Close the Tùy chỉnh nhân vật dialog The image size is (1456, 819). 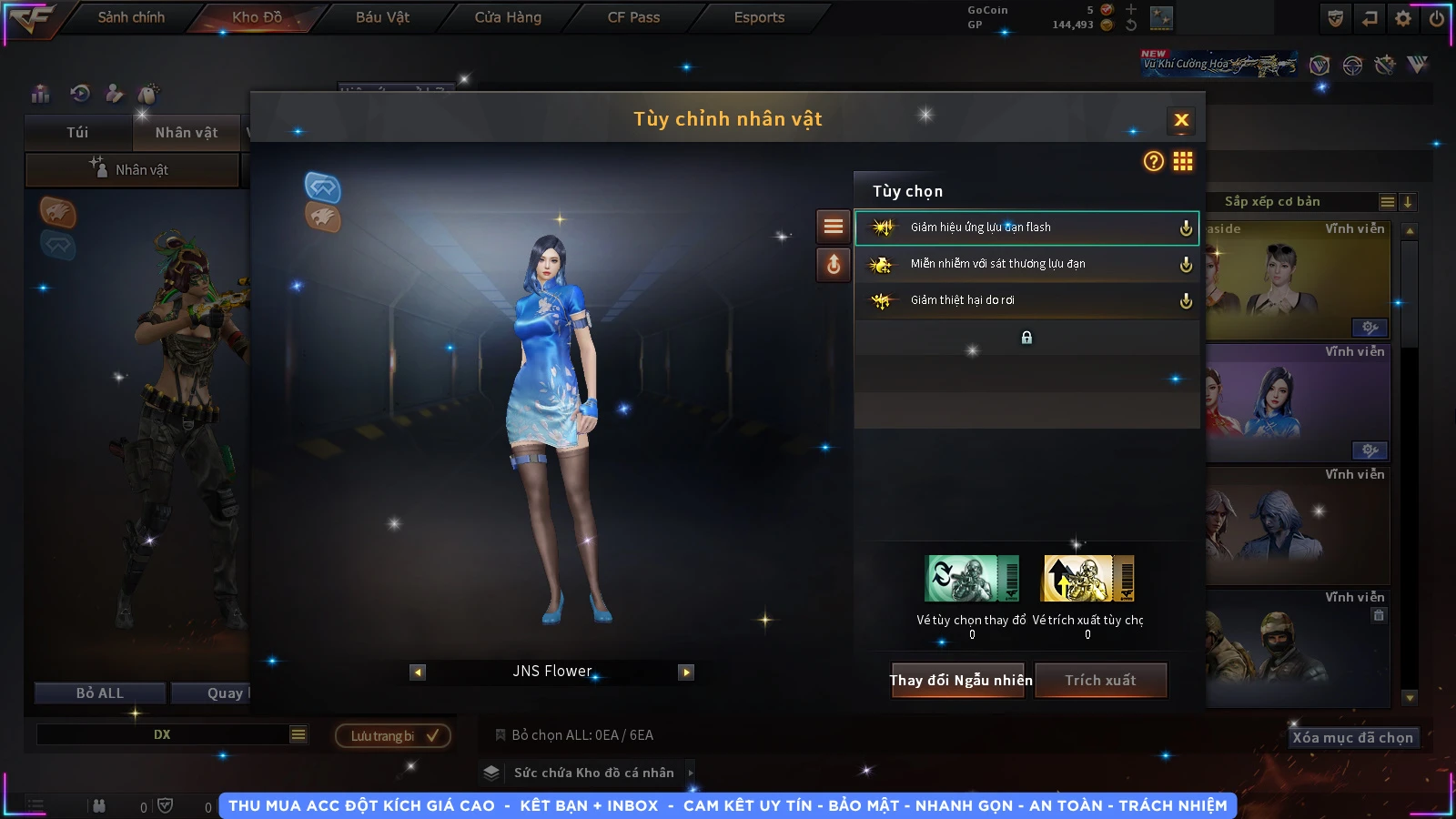[1181, 120]
